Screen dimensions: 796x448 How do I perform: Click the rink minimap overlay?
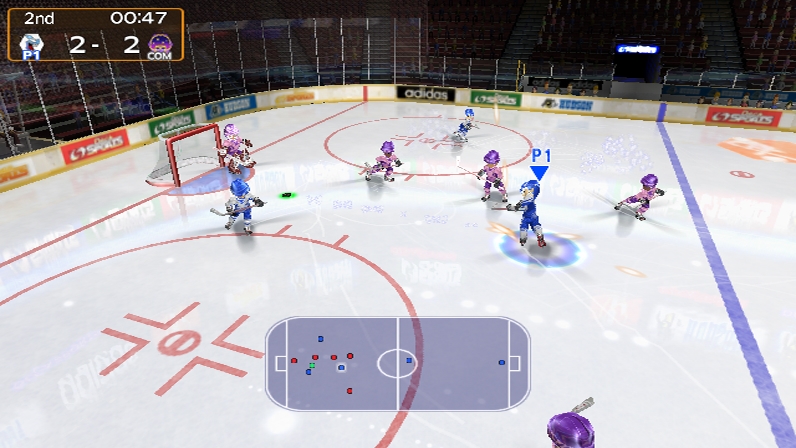(x=397, y=363)
